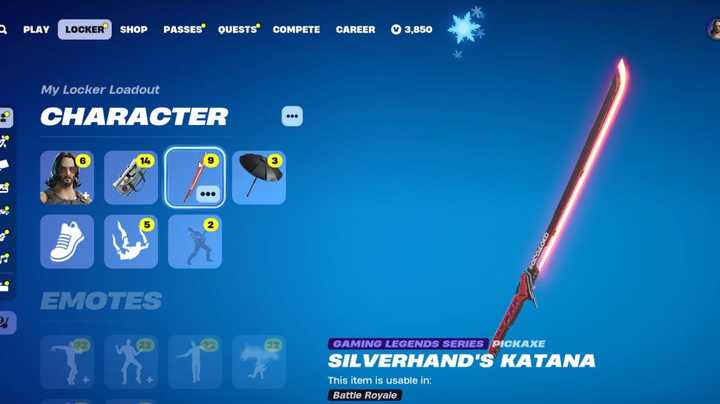The height and width of the screenshot is (404, 720).
Task: Choose the back bling slot
Action: (131, 178)
